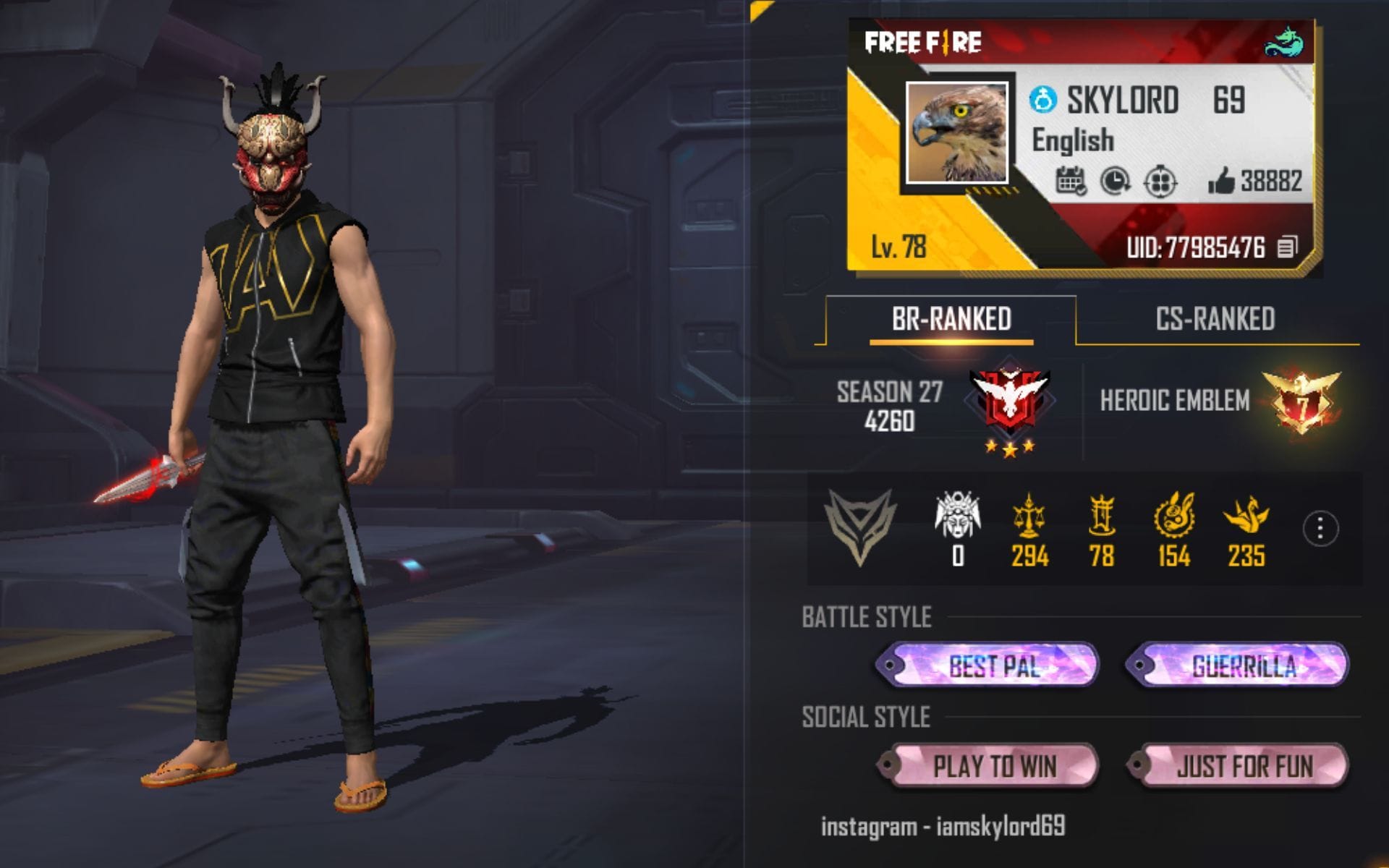Give a like with the thumbs-up icon
1389x868 pixels.
click(x=1221, y=181)
